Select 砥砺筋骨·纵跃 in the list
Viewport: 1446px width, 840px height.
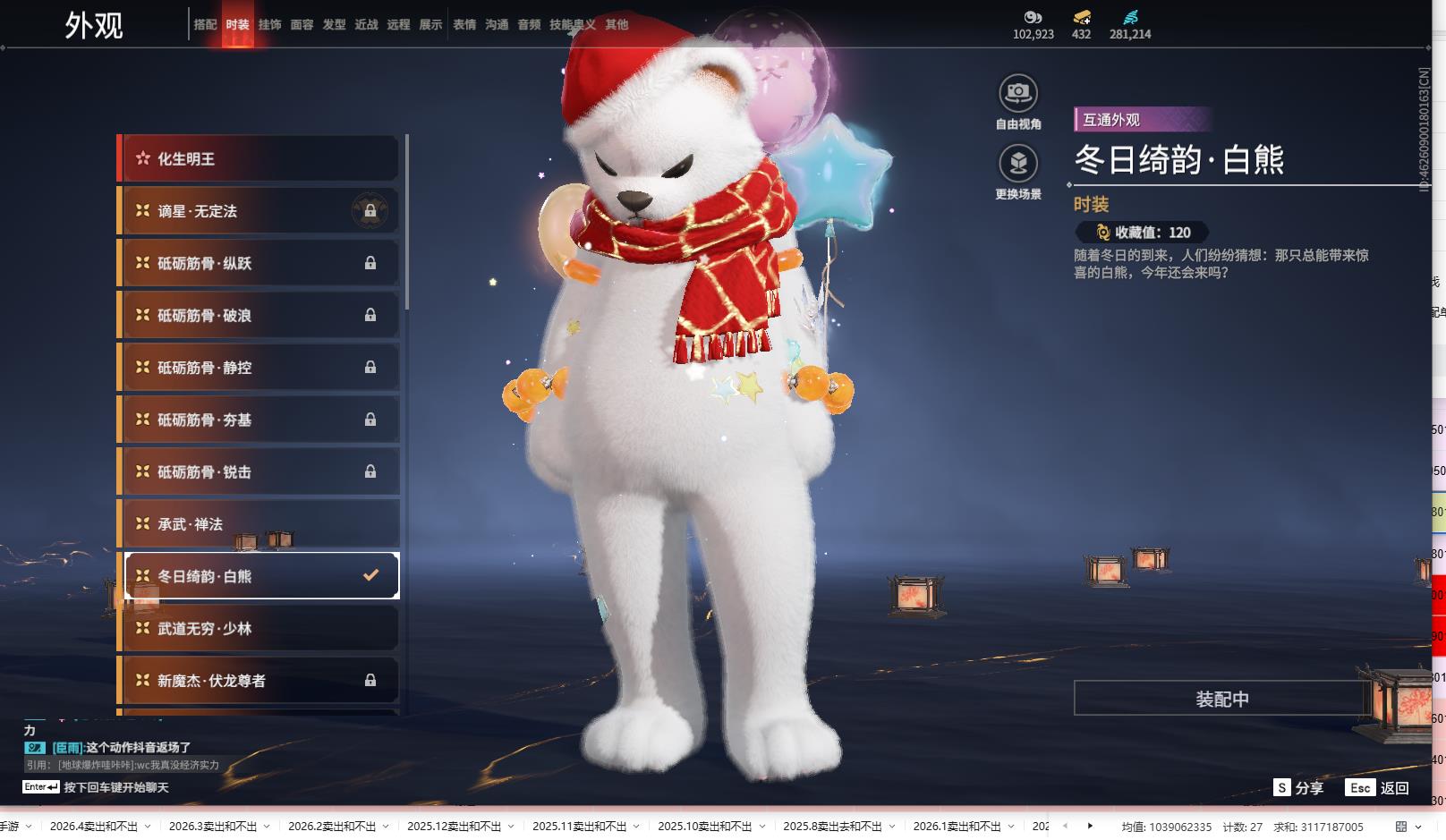tap(259, 263)
